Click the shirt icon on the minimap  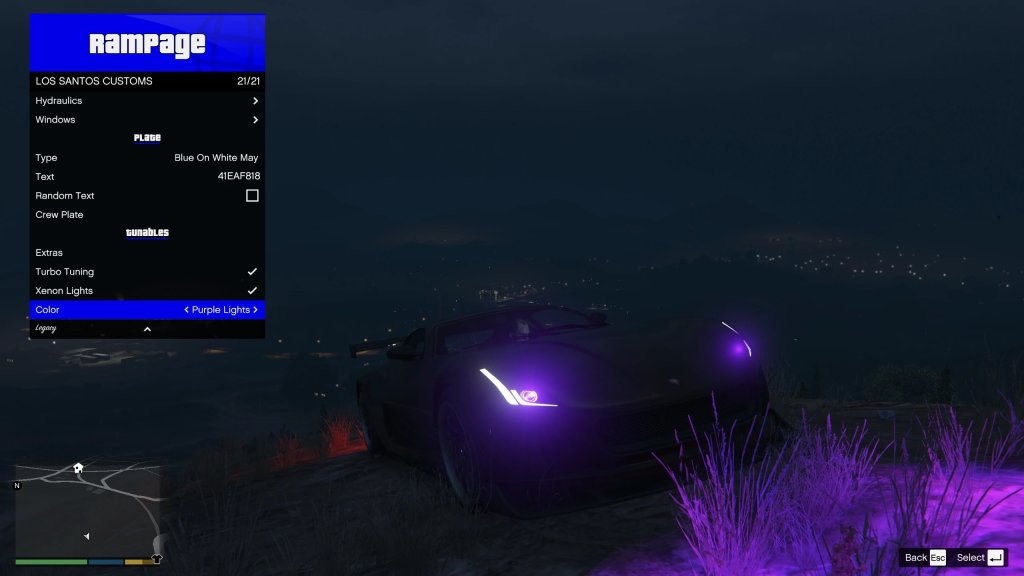tap(156, 559)
